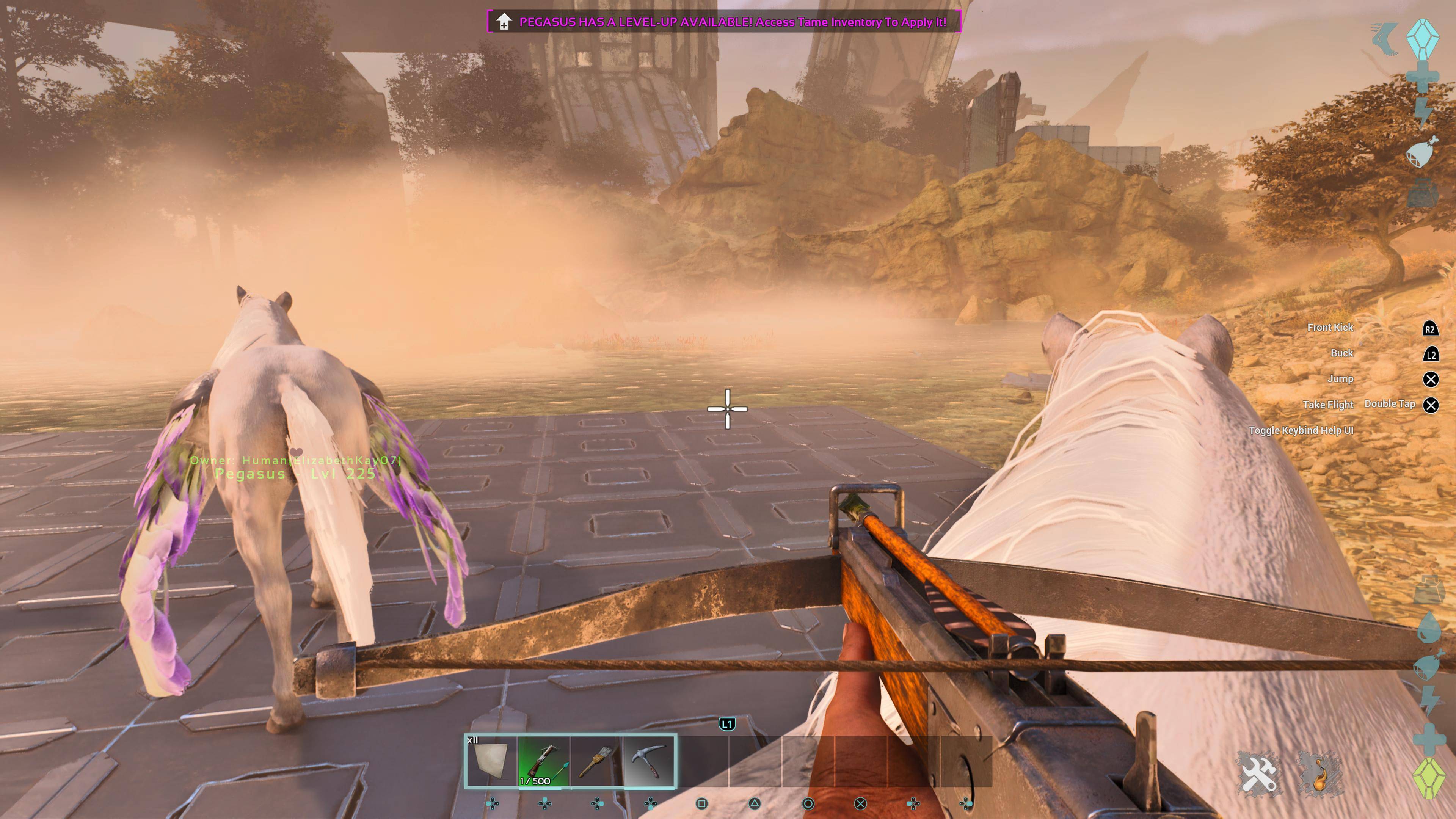Click the Jump keybind entry
Viewport: 1456px width, 819px height.
click(1340, 379)
